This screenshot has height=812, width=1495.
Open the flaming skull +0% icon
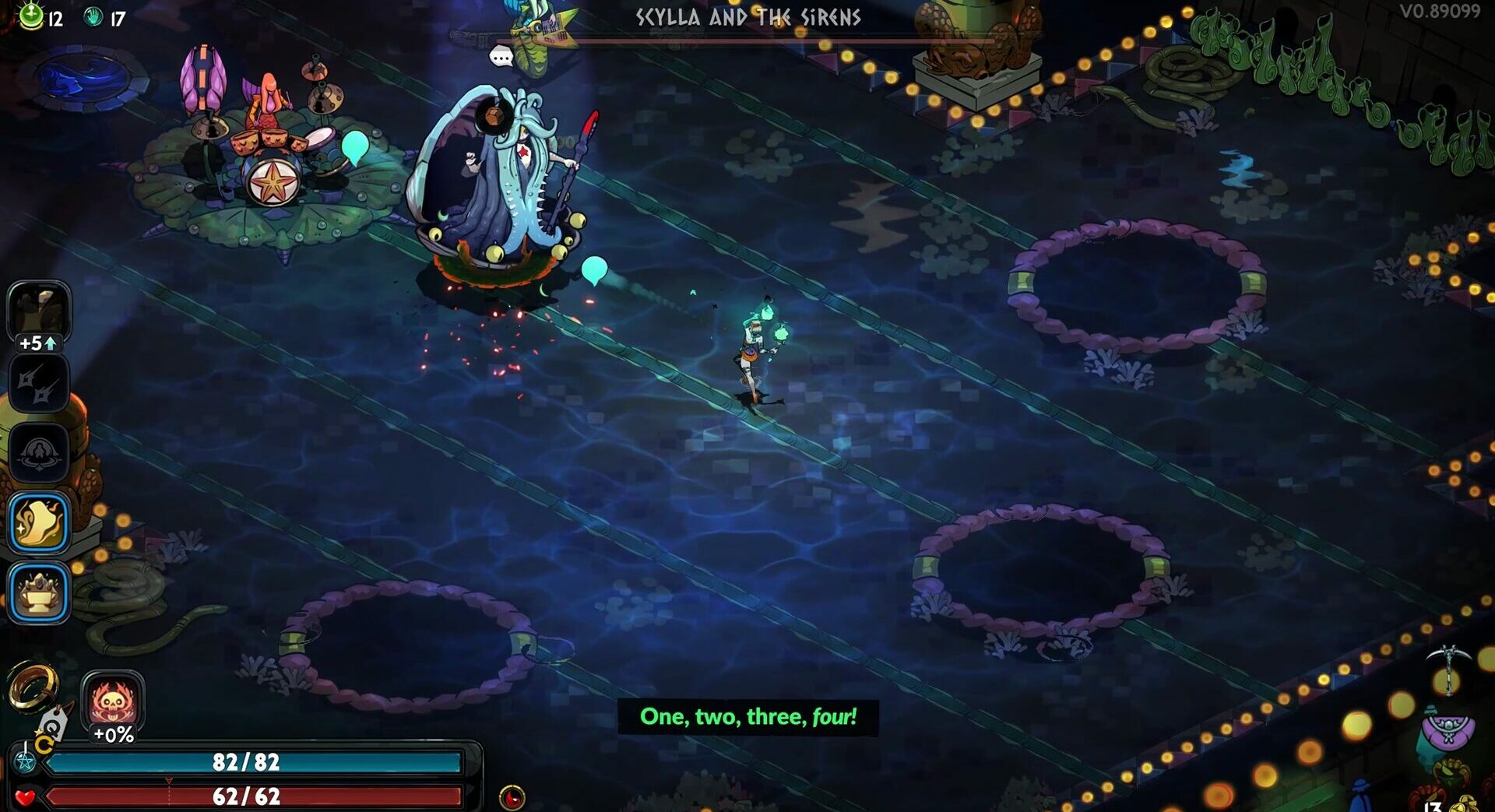114,701
